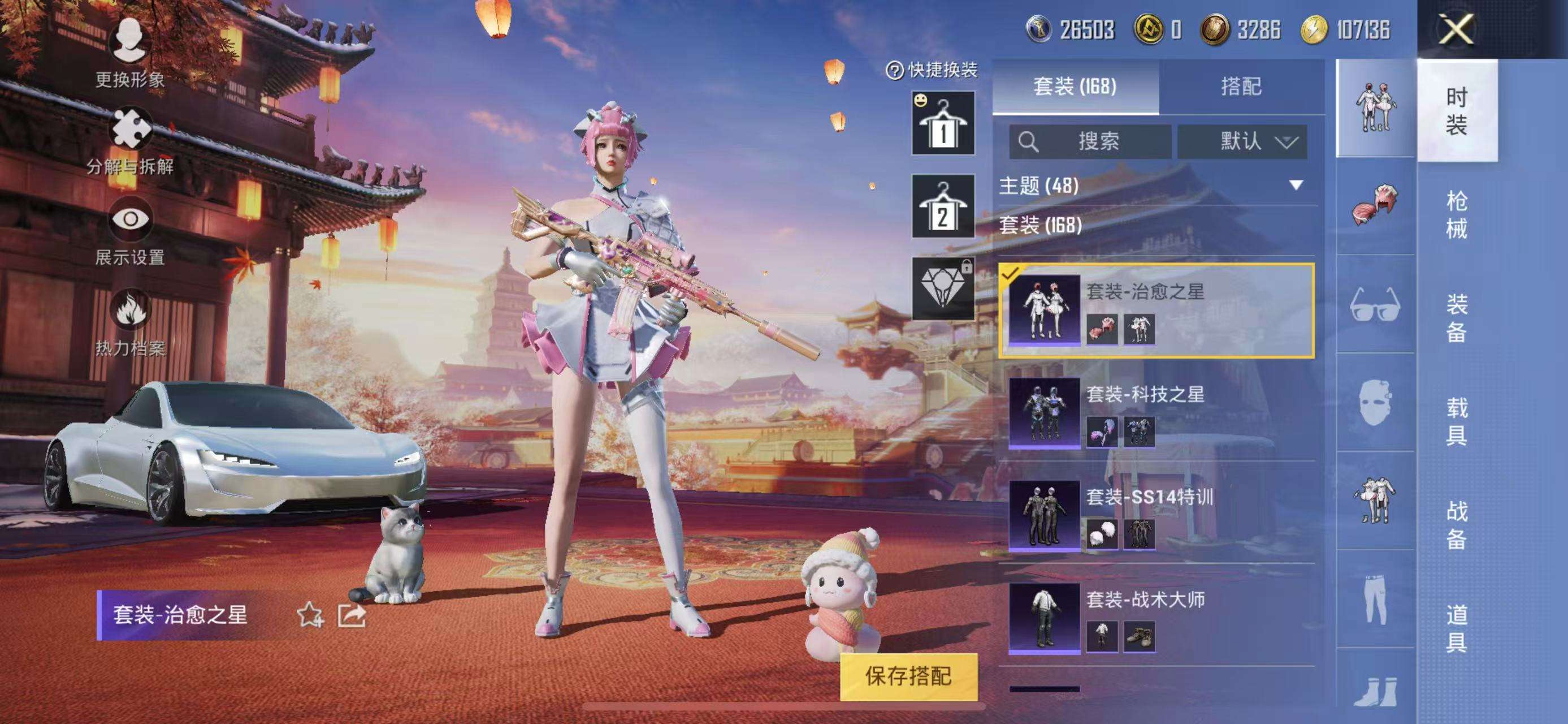Click the 搜索 search box
Image resolution: width=1568 pixels, height=724 pixels.
pos(1090,142)
